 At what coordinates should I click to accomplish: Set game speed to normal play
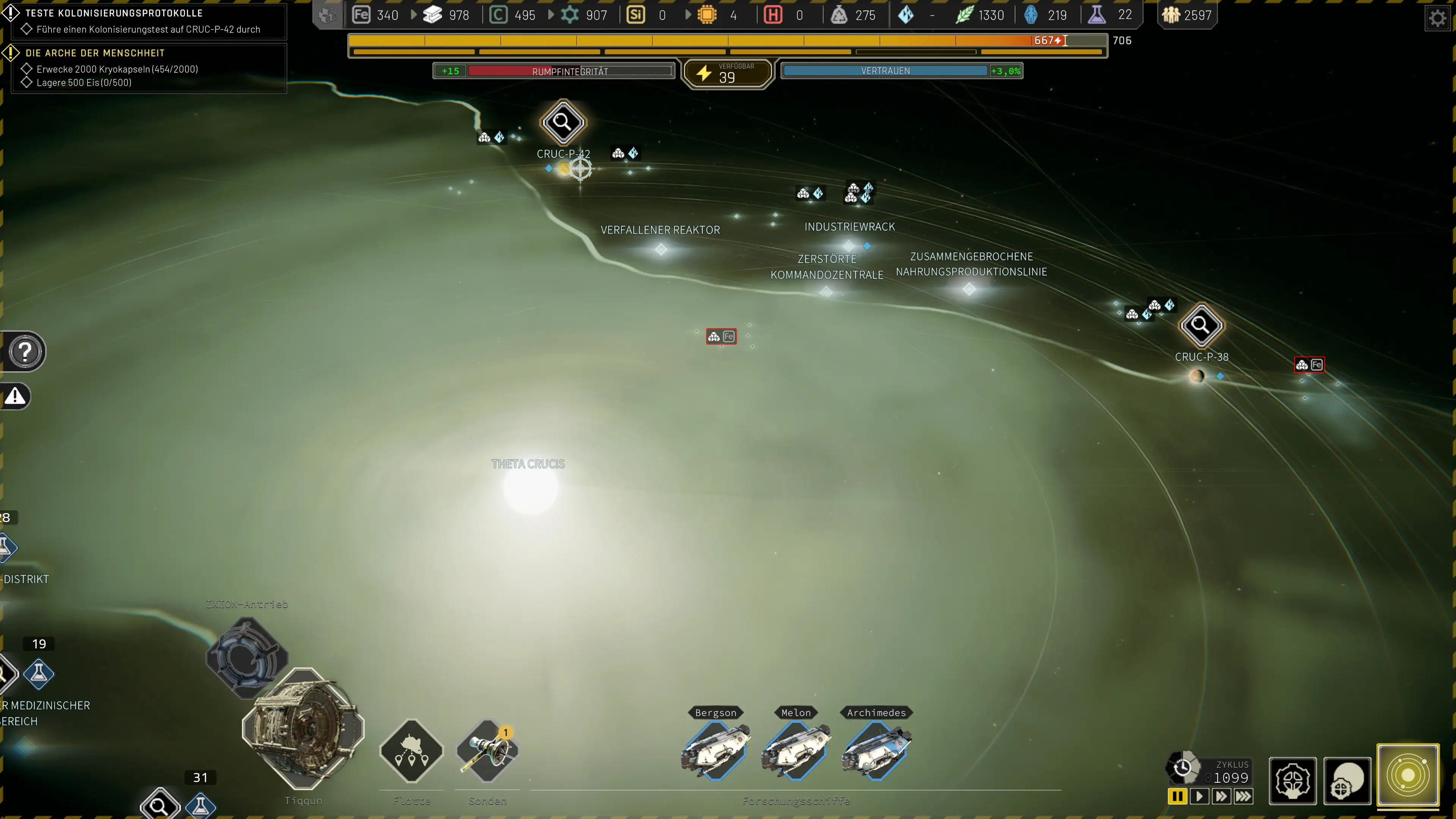click(x=1199, y=796)
